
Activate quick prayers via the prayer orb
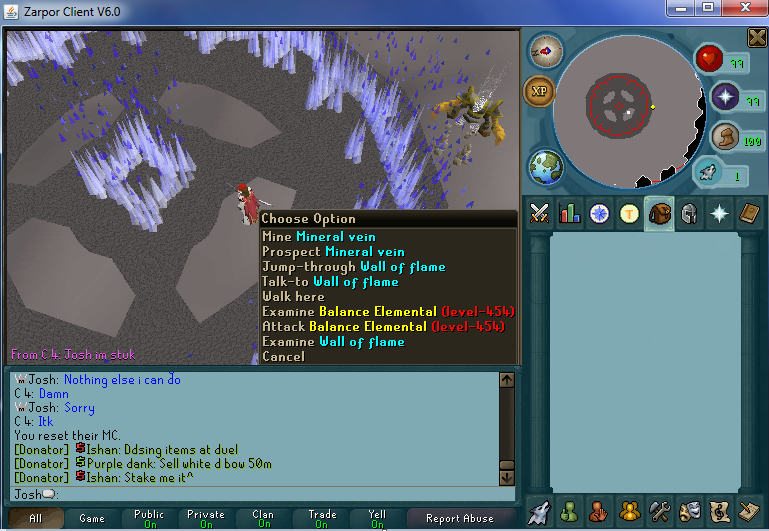(724, 97)
